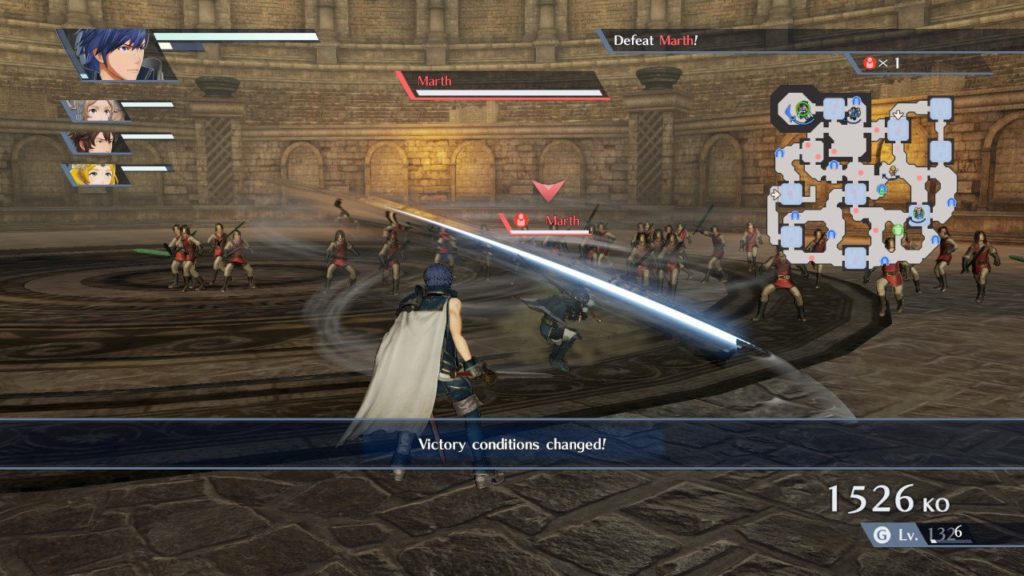
Task: Switch to the silver-haired ally portrait
Action: tap(95, 110)
